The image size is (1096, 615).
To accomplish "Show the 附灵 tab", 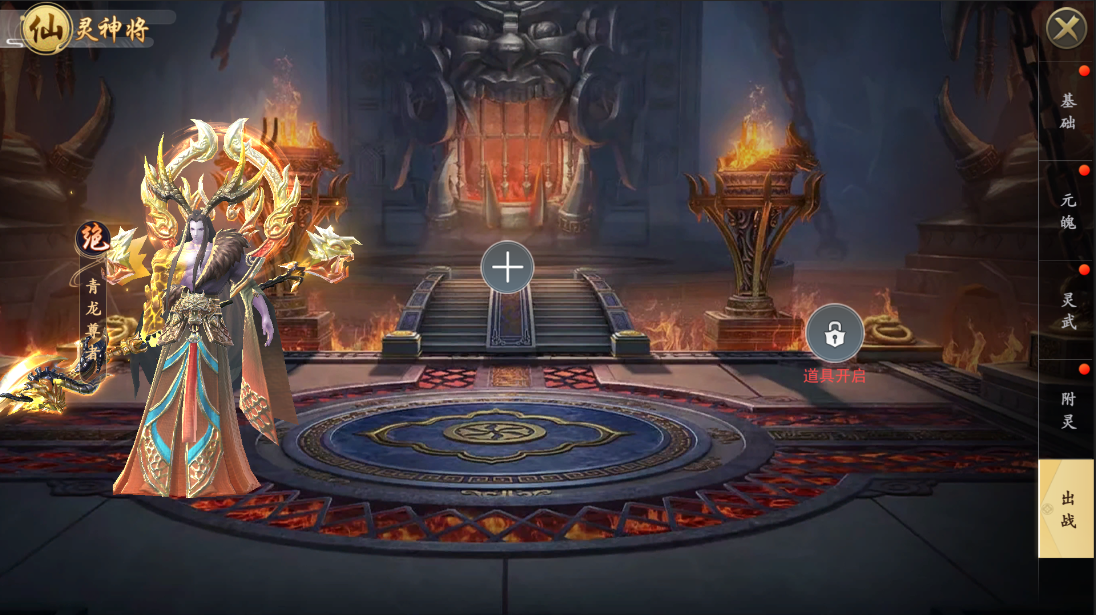I will pyautogui.click(x=1067, y=410).
